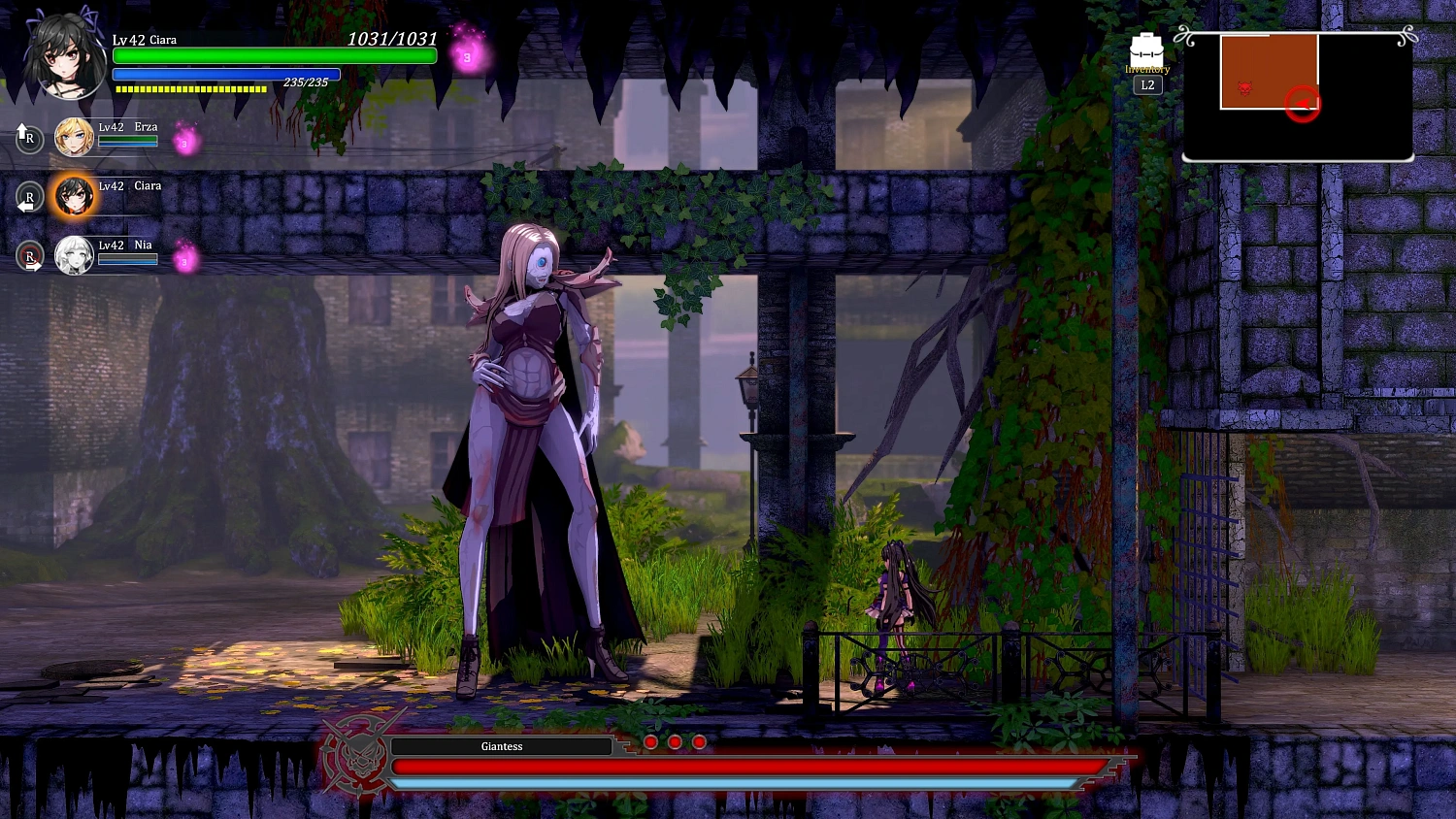Click the Giantess nameplate
This screenshot has width=1456, height=819.
501,746
